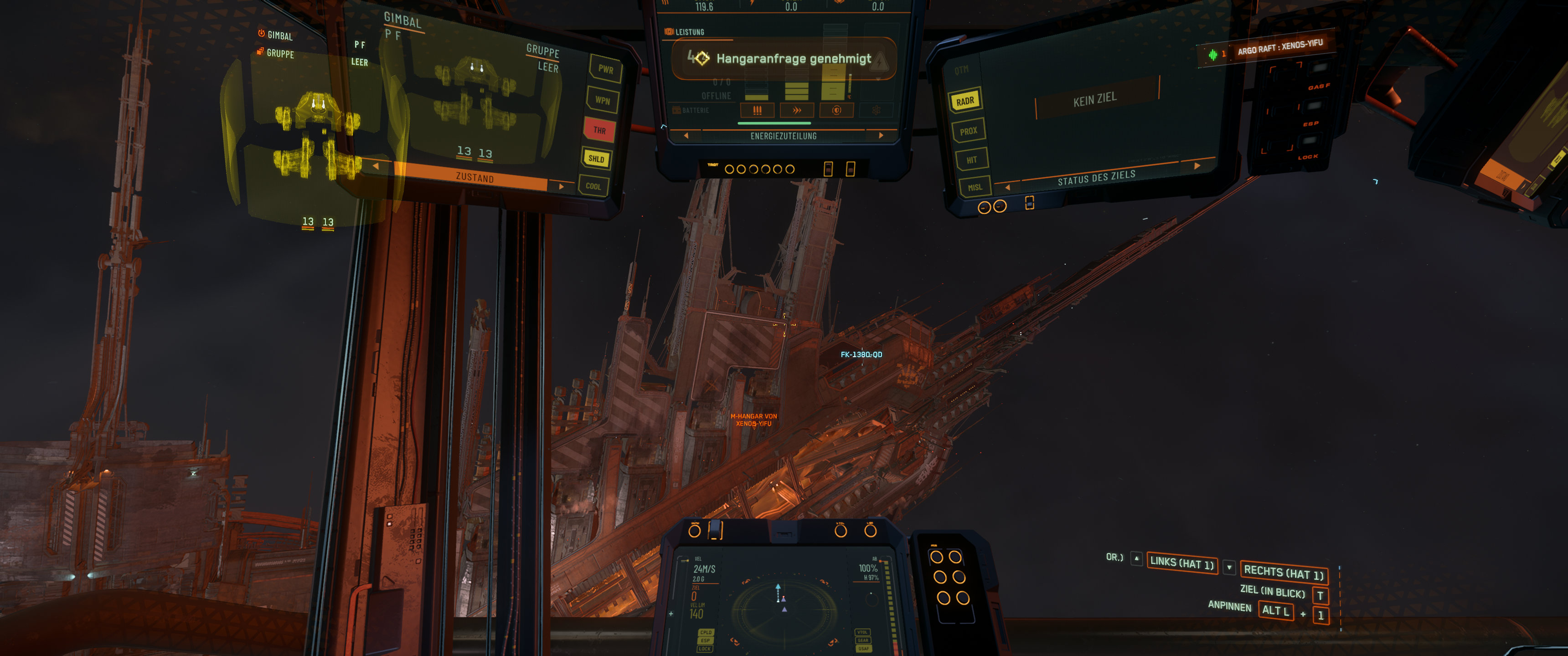Select the WPN power button
The height and width of the screenshot is (656, 1568).
pyautogui.click(x=602, y=100)
